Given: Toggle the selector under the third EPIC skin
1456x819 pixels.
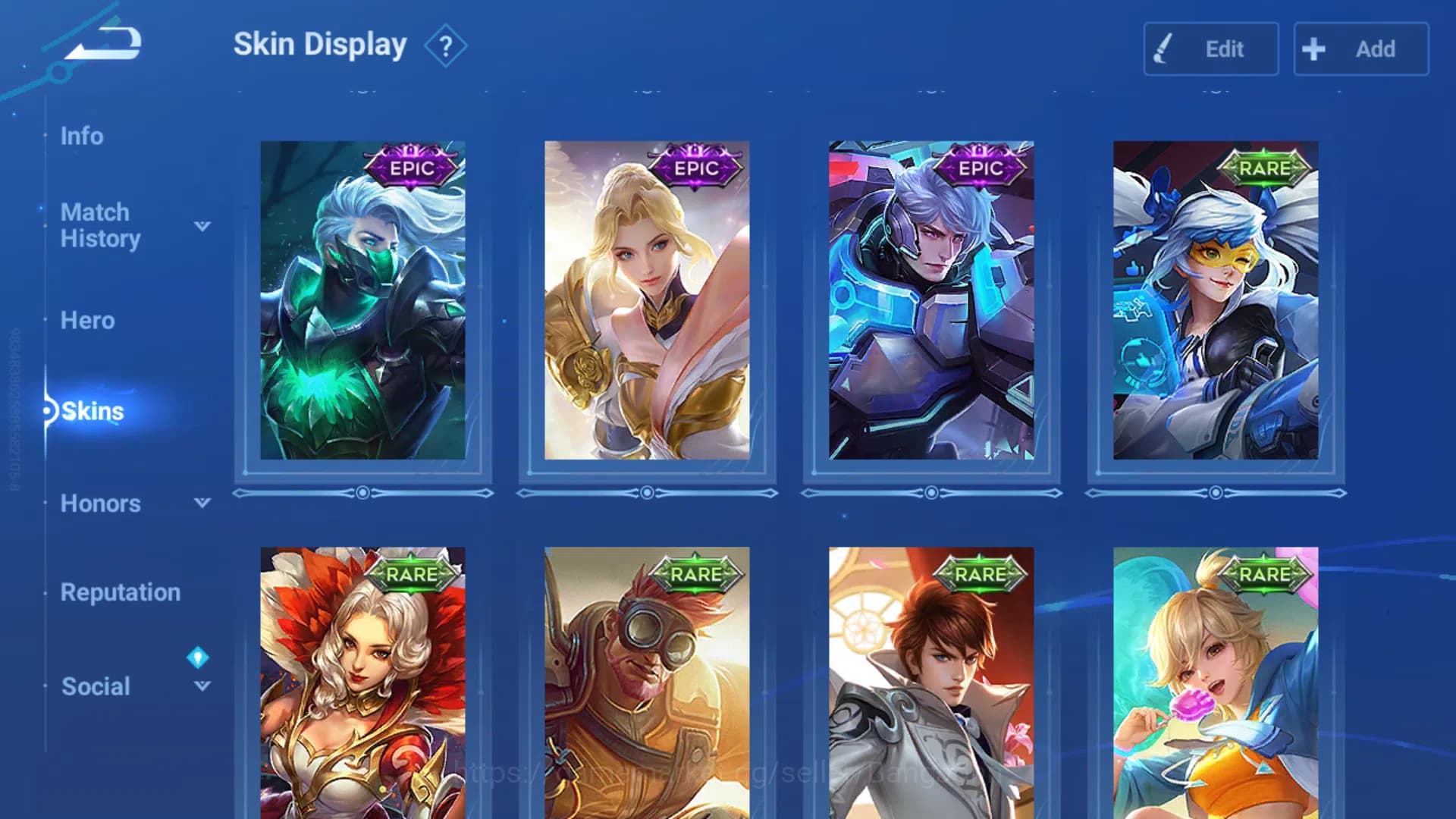Looking at the screenshot, I should [x=931, y=492].
